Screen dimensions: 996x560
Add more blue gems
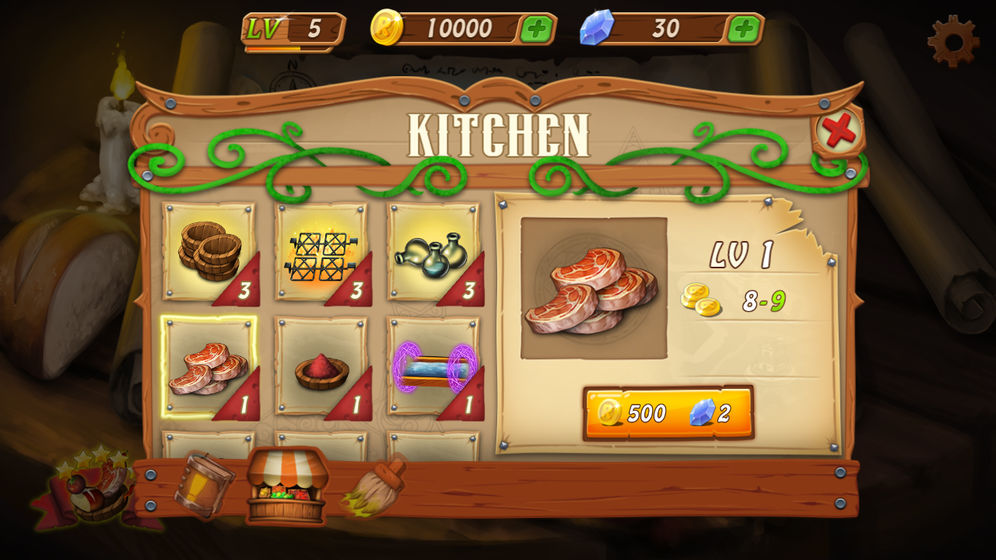(744, 28)
